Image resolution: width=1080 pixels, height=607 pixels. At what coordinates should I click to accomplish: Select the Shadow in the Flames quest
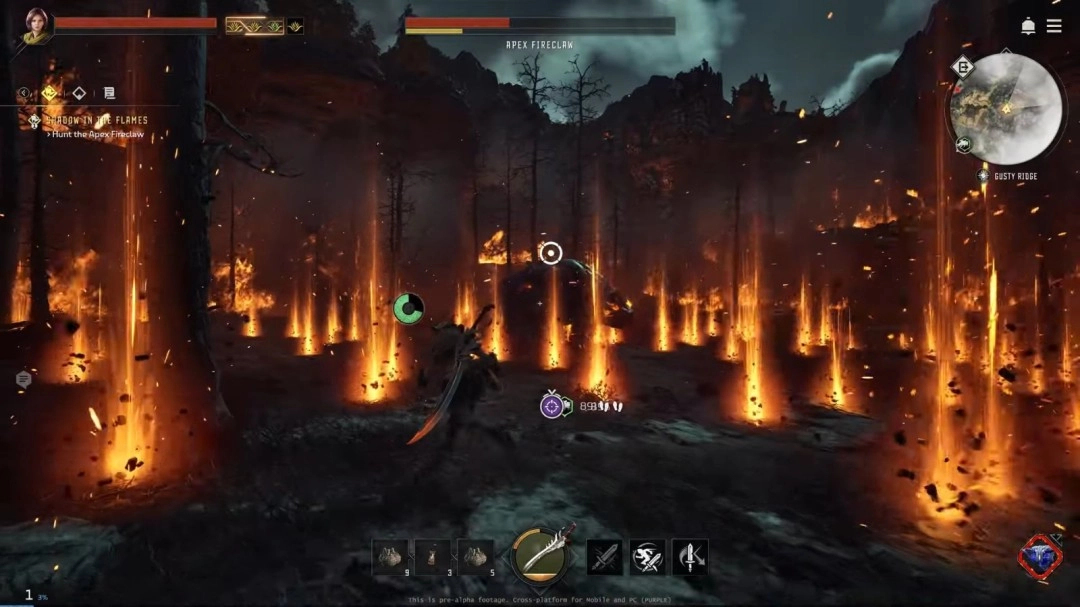96,120
